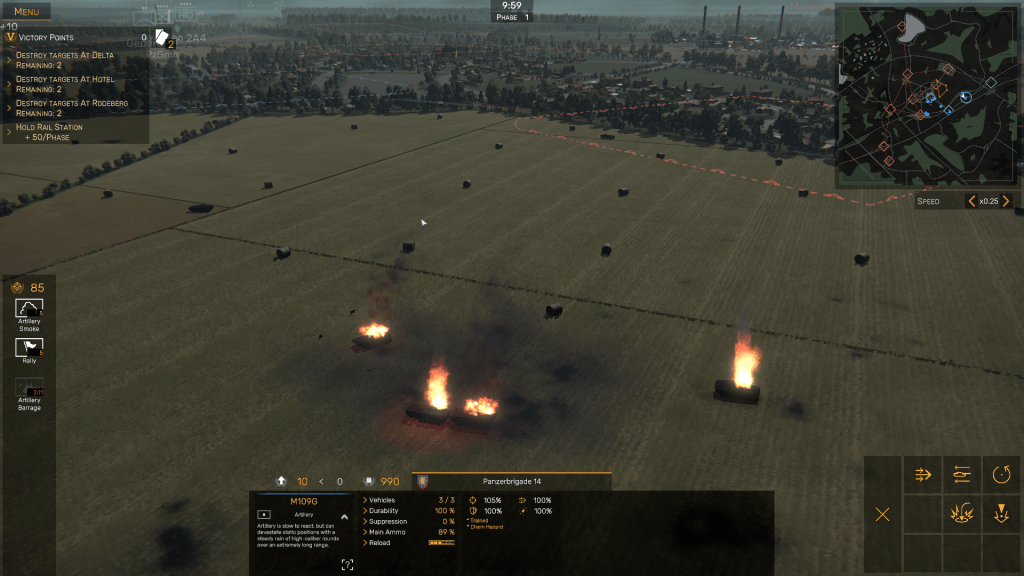Use the Rally ability
The height and width of the screenshot is (576, 1024).
point(29,347)
